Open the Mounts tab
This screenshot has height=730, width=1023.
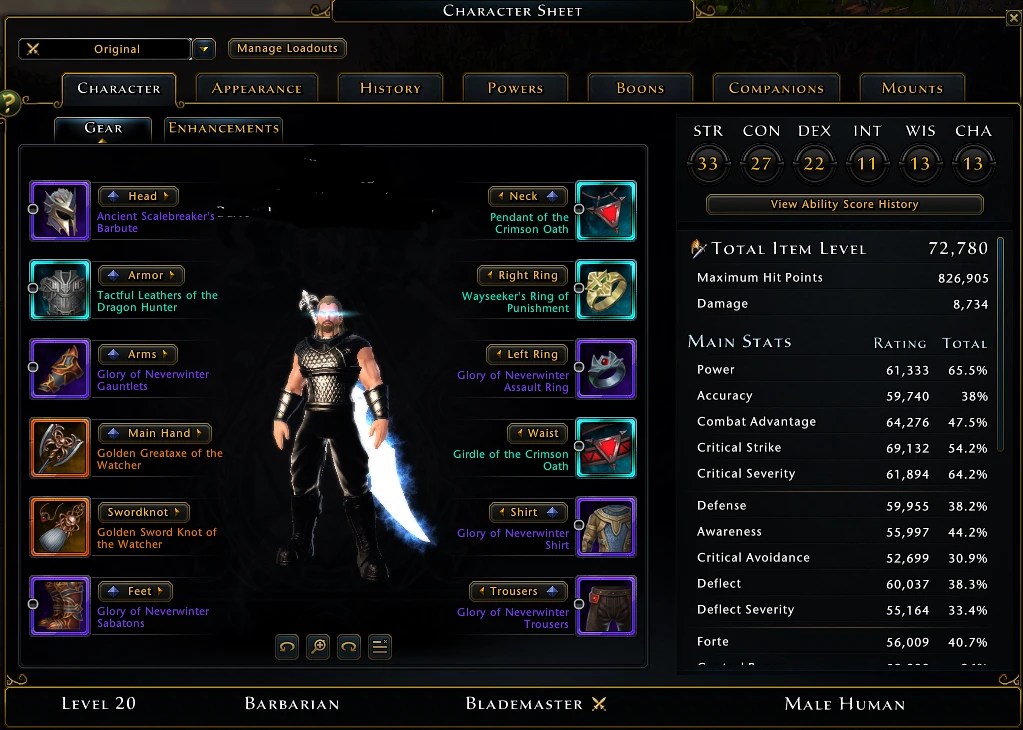point(912,88)
